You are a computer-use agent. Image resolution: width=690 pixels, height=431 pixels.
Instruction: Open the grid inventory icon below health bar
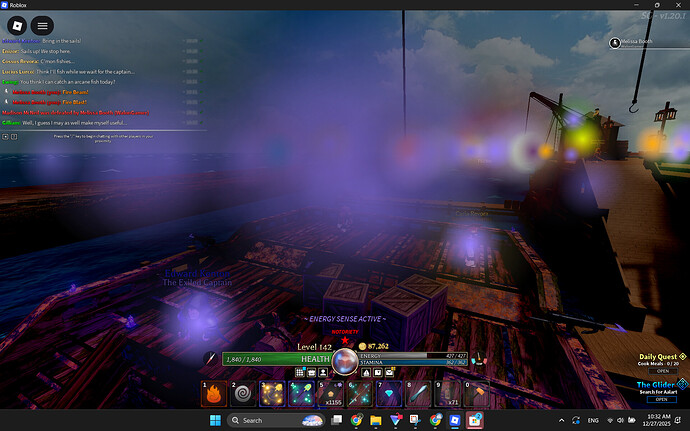tap(300, 372)
